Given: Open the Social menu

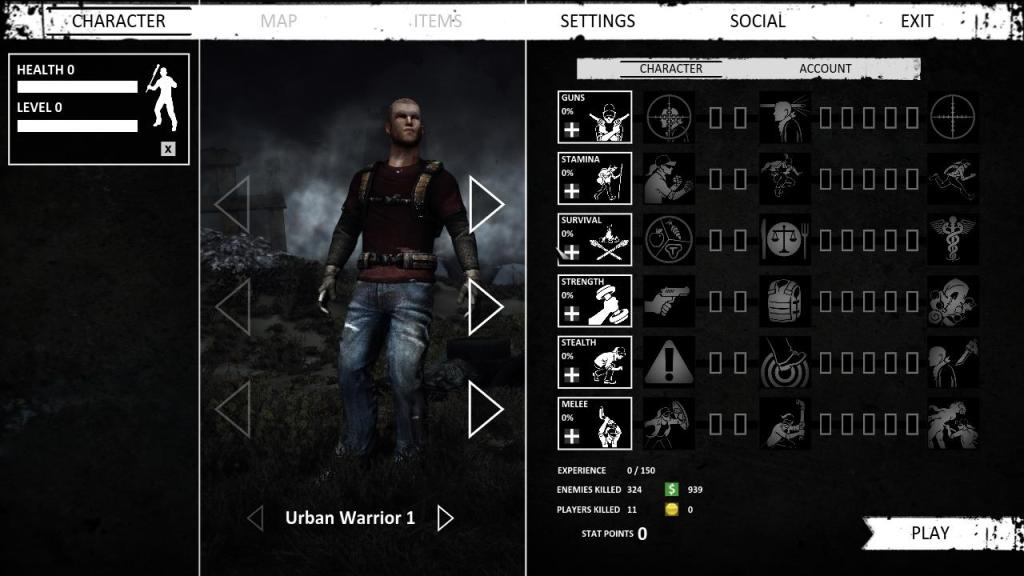Looking at the screenshot, I should tap(757, 20).
